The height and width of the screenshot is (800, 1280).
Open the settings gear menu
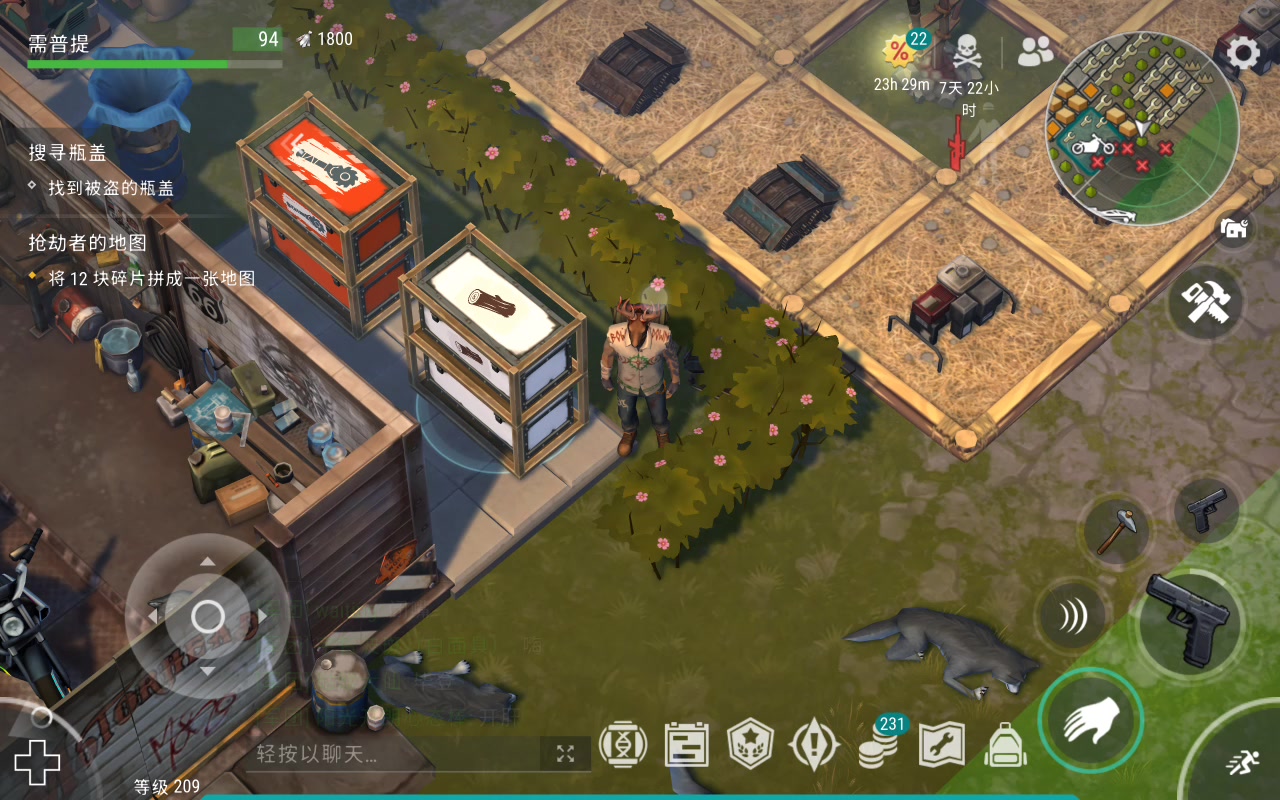(1243, 53)
